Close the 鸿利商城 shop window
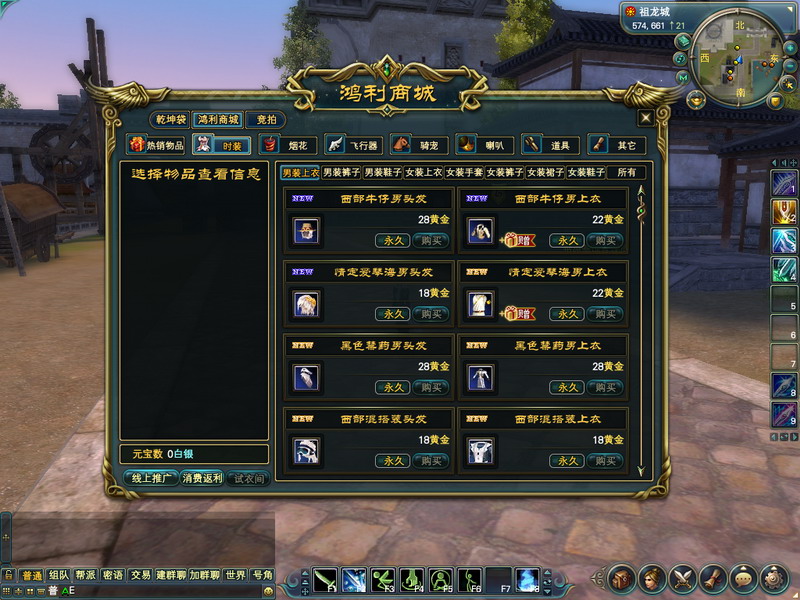 pyautogui.click(x=646, y=118)
